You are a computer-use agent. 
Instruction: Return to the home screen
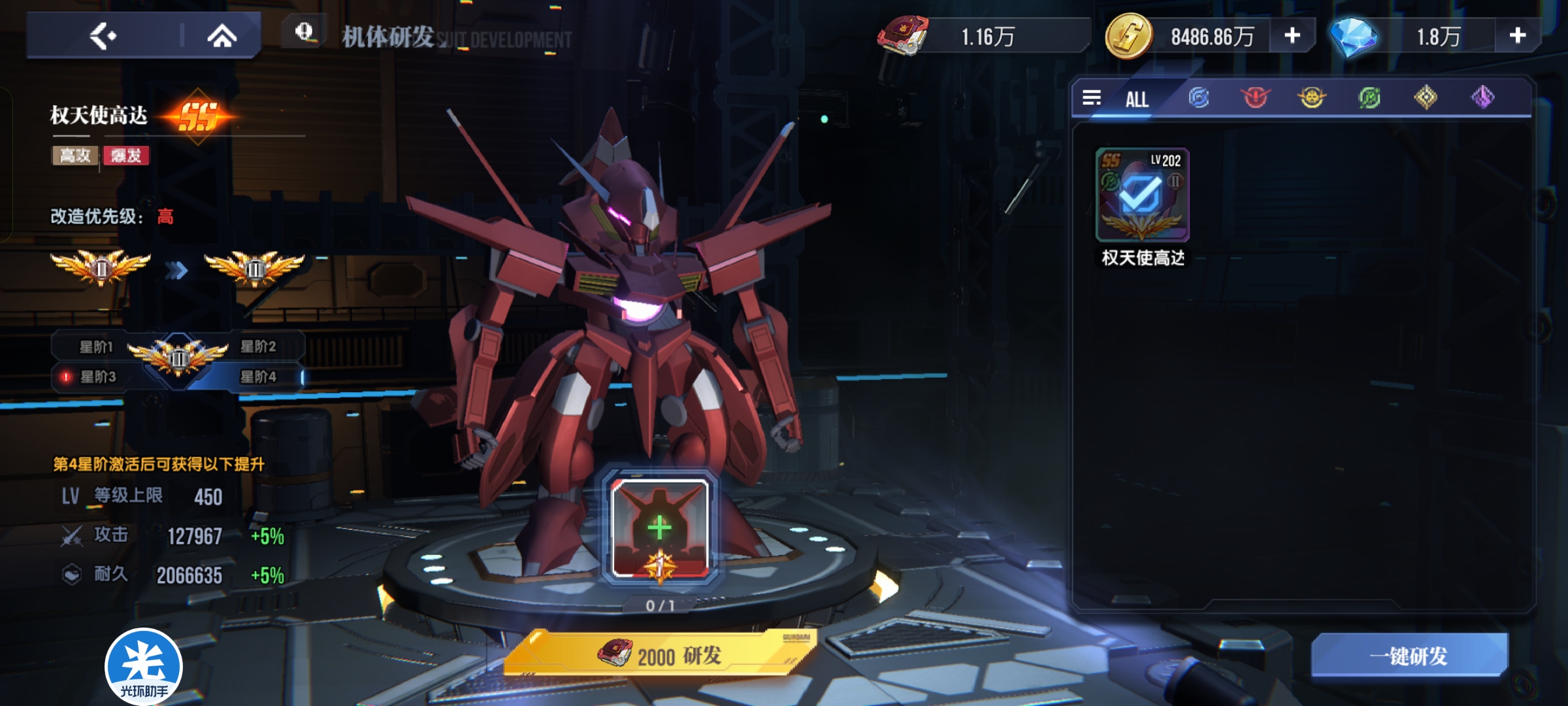pyautogui.click(x=222, y=36)
